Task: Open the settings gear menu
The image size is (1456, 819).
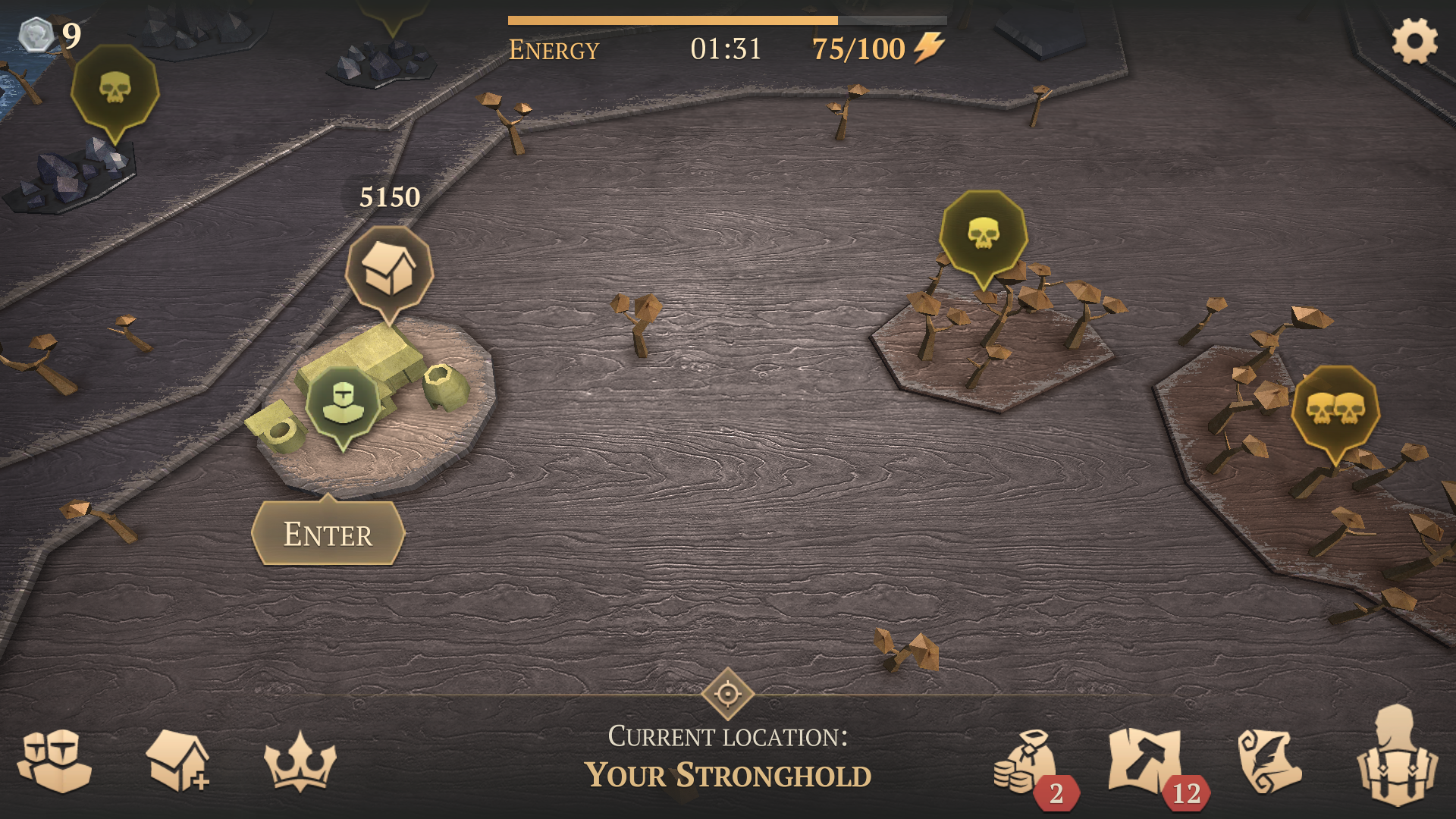Action: [x=1414, y=42]
